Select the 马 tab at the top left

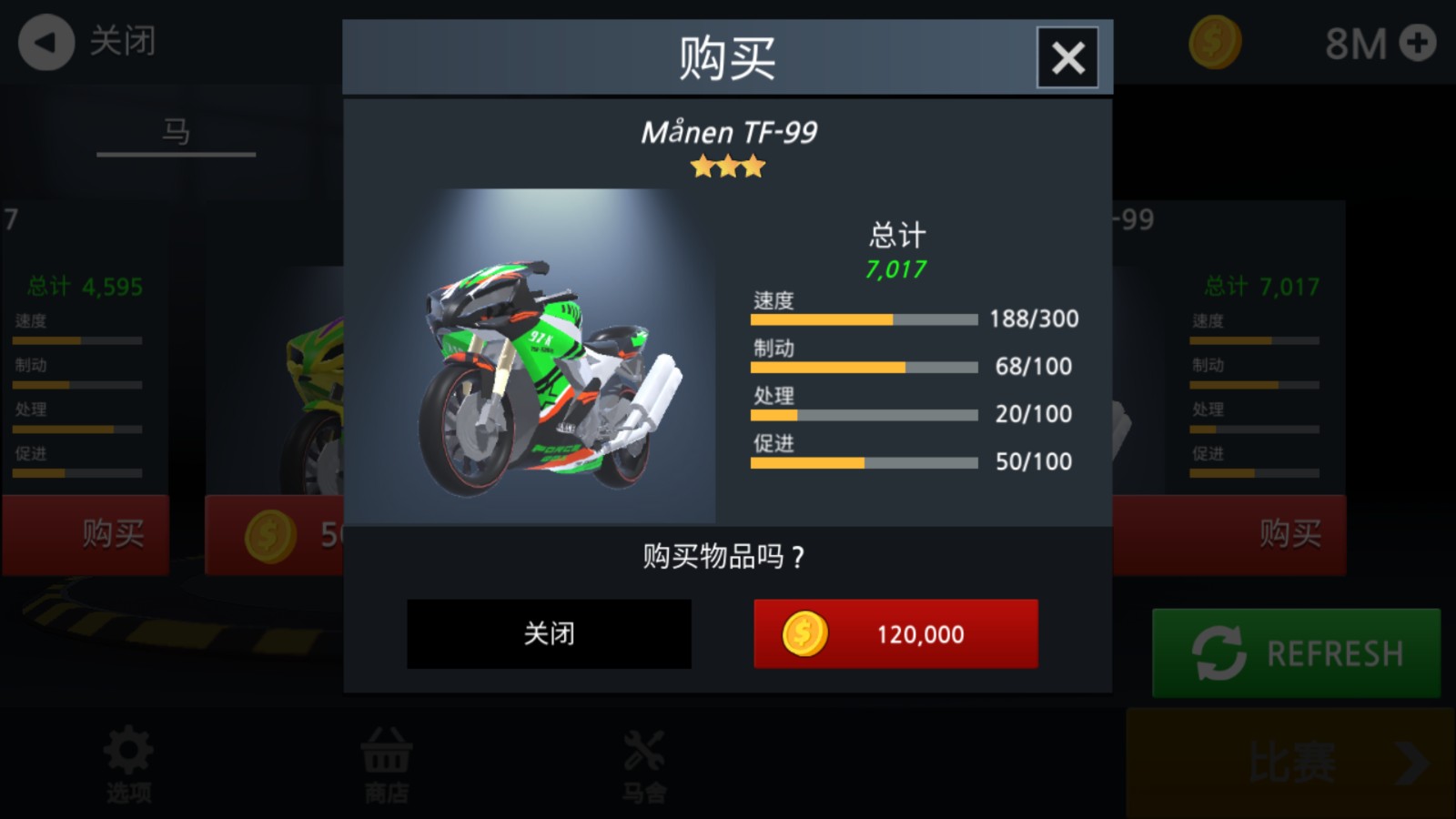point(175,132)
